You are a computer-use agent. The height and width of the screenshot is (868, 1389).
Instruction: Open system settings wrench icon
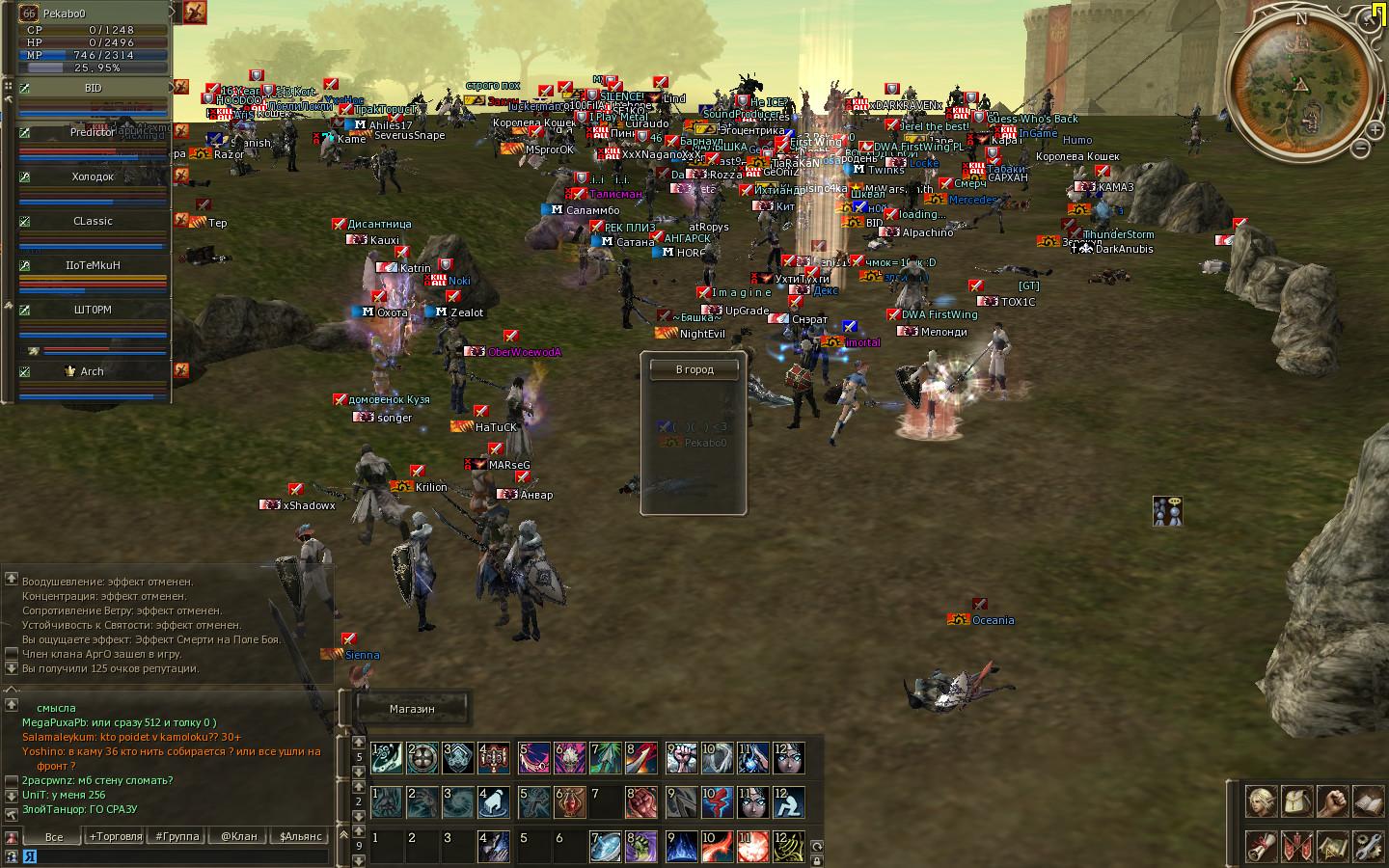(1368, 846)
